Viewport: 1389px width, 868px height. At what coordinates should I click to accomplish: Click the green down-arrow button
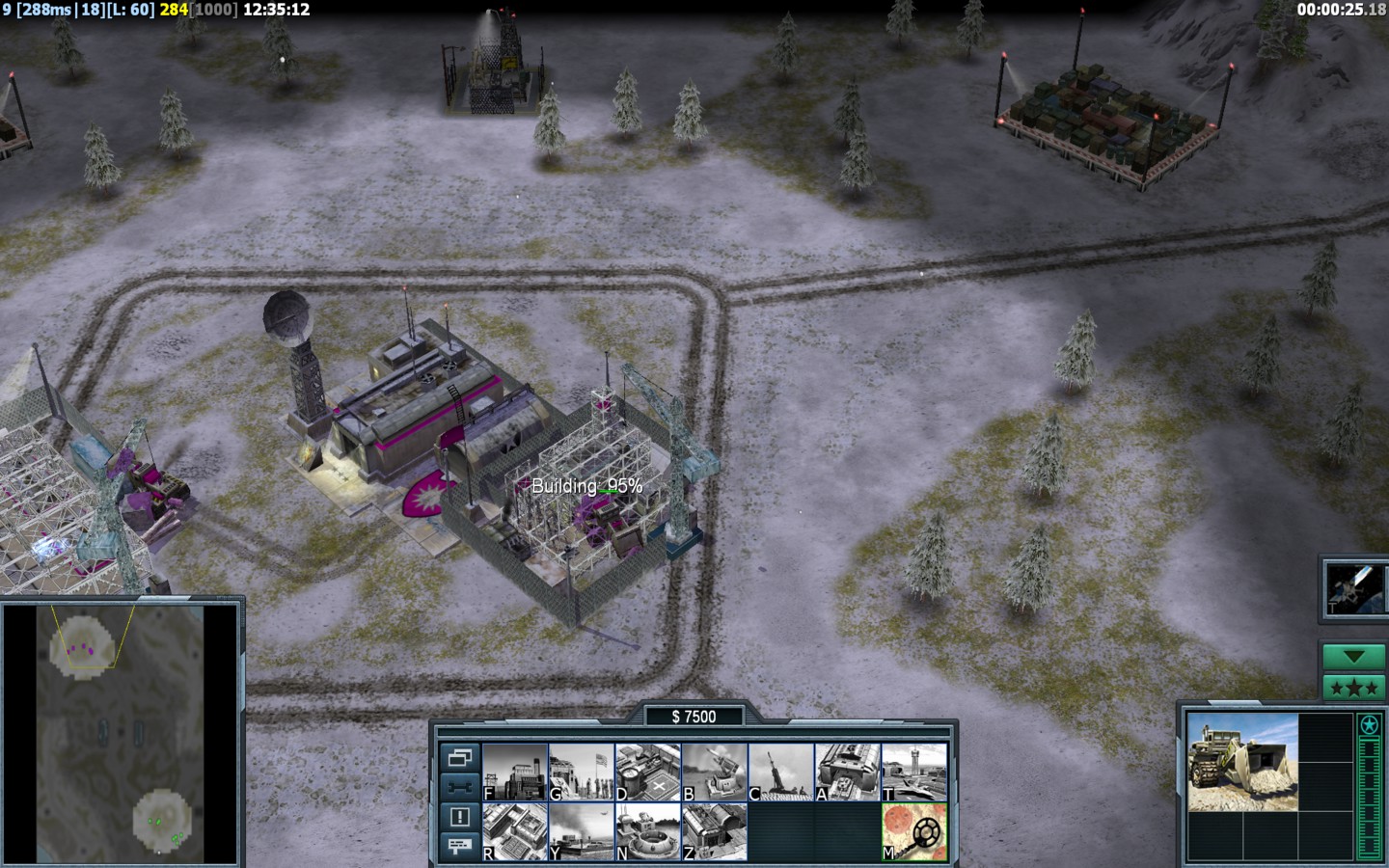tap(1353, 657)
